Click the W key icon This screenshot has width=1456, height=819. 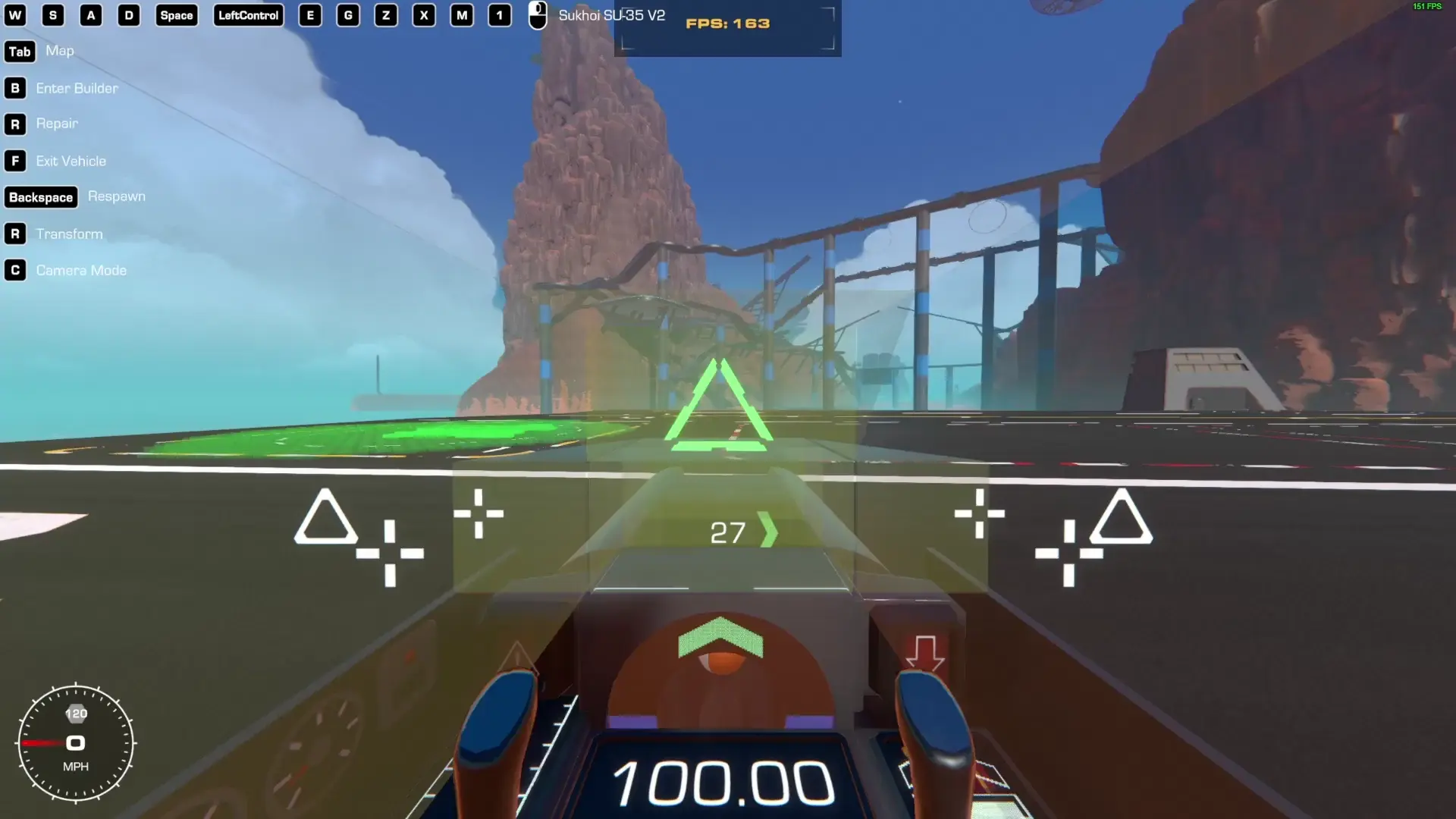[15, 15]
